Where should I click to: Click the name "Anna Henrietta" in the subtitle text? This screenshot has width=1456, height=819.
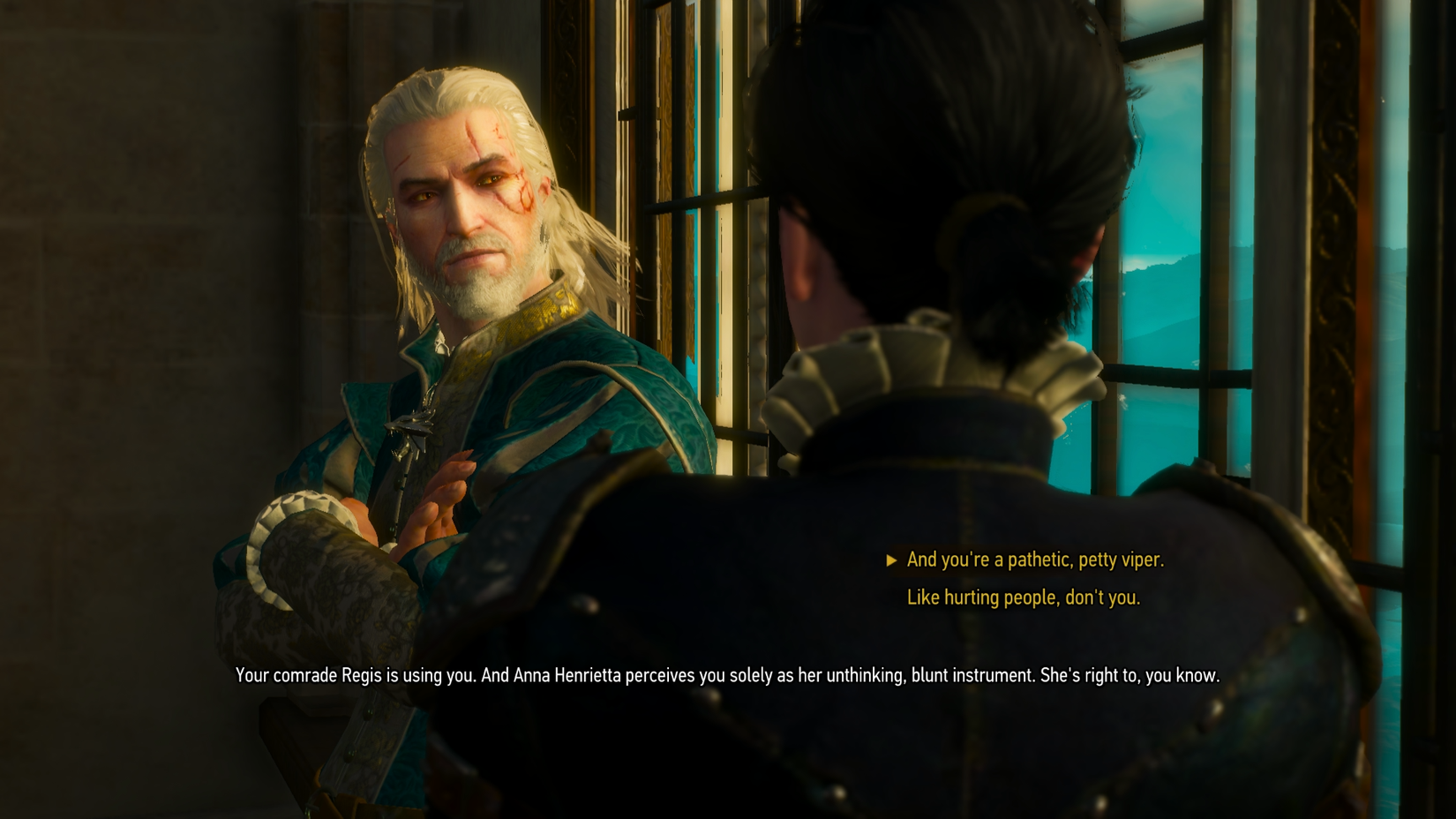565,676
